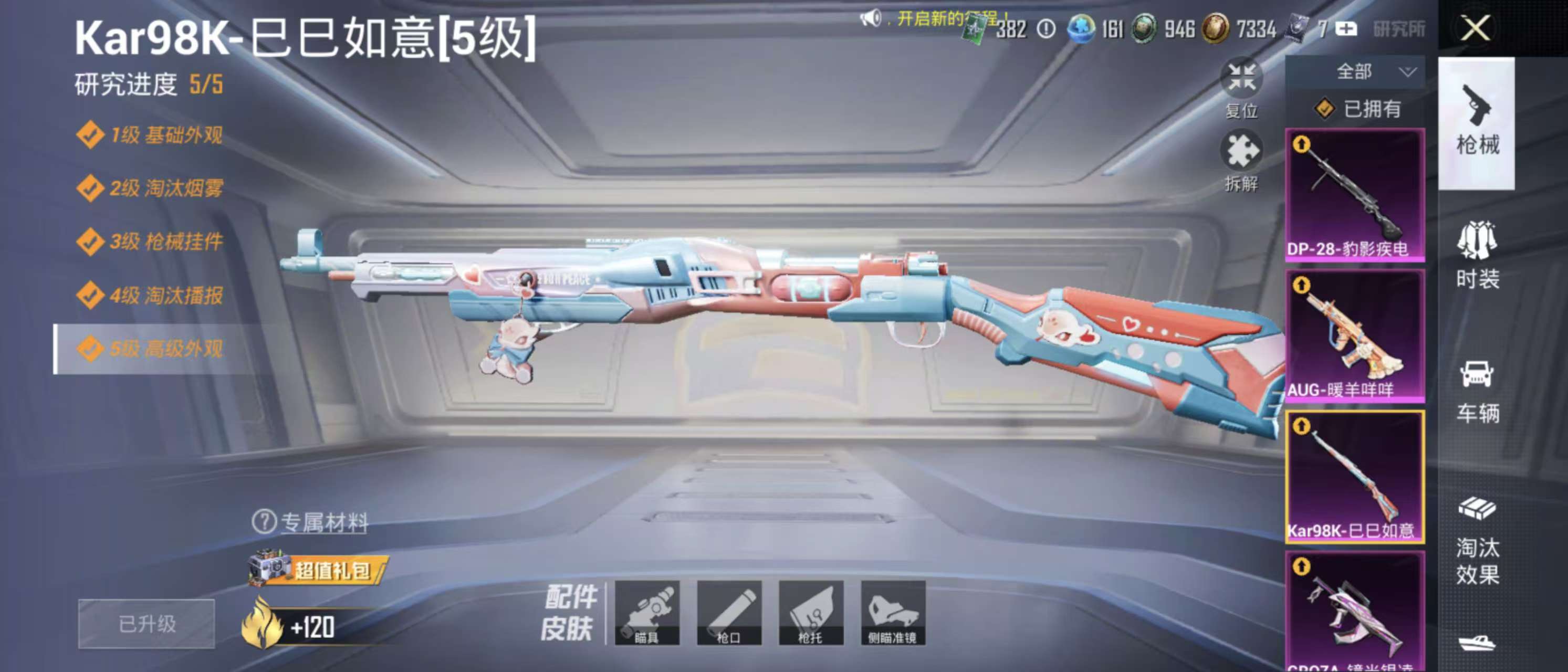
Task: Choose the AUG 暖羊咩咩 skin thumbnail
Action: click(1354, 335)
